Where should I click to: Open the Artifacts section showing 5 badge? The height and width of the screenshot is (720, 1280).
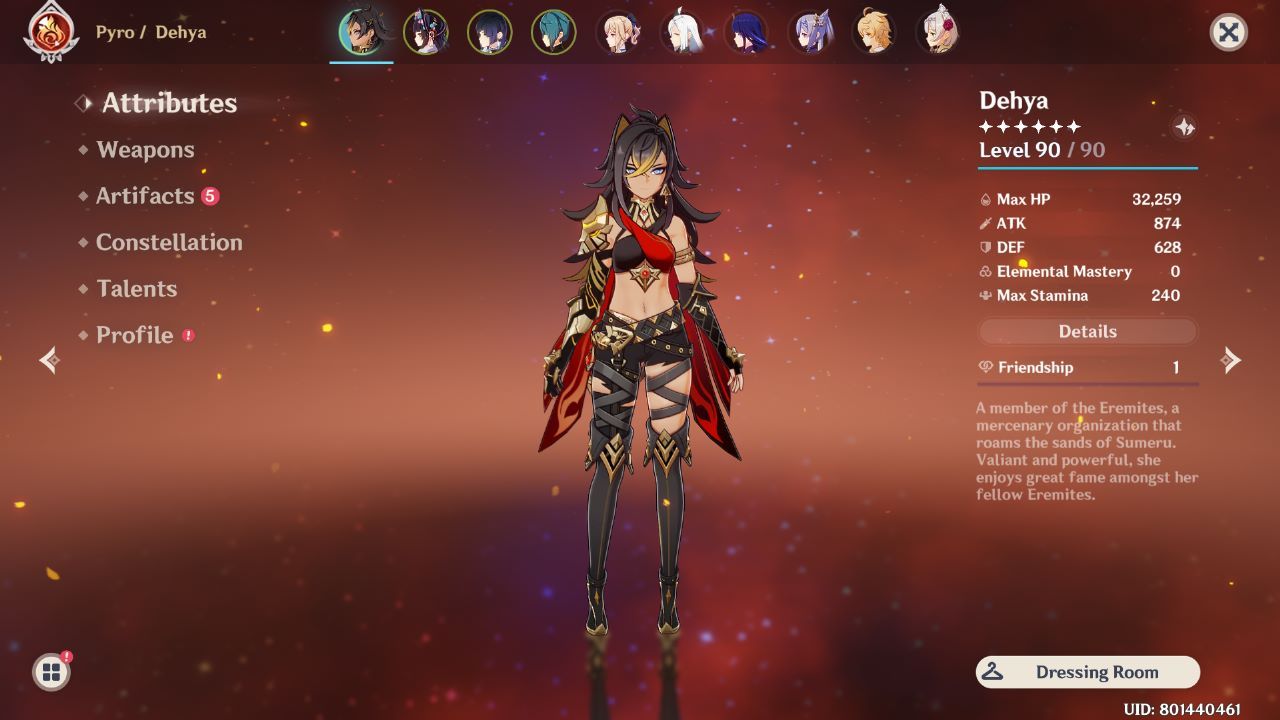coord(146,196)
